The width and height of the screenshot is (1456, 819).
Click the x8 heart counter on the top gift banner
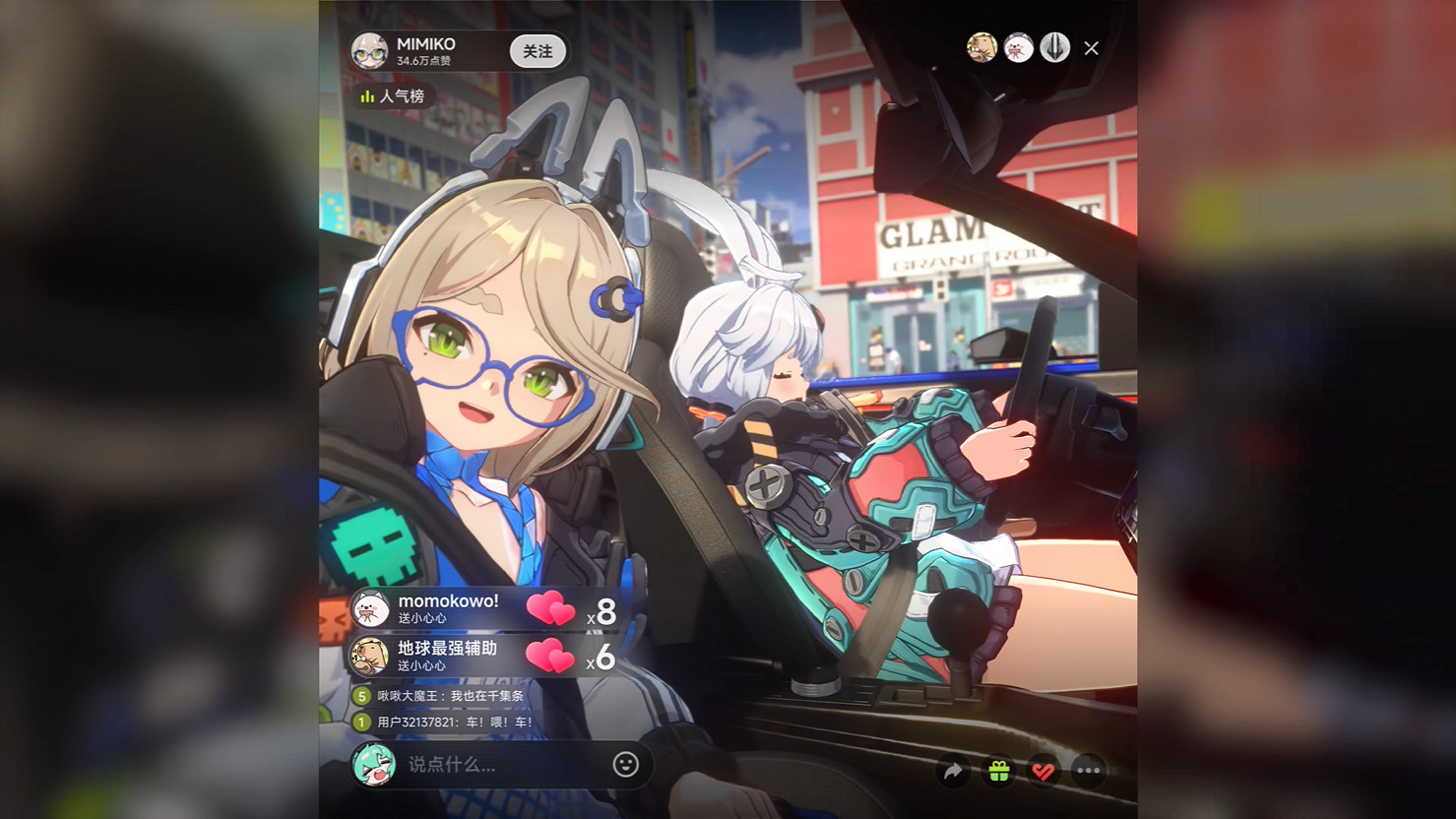click(x=601, y=609)
